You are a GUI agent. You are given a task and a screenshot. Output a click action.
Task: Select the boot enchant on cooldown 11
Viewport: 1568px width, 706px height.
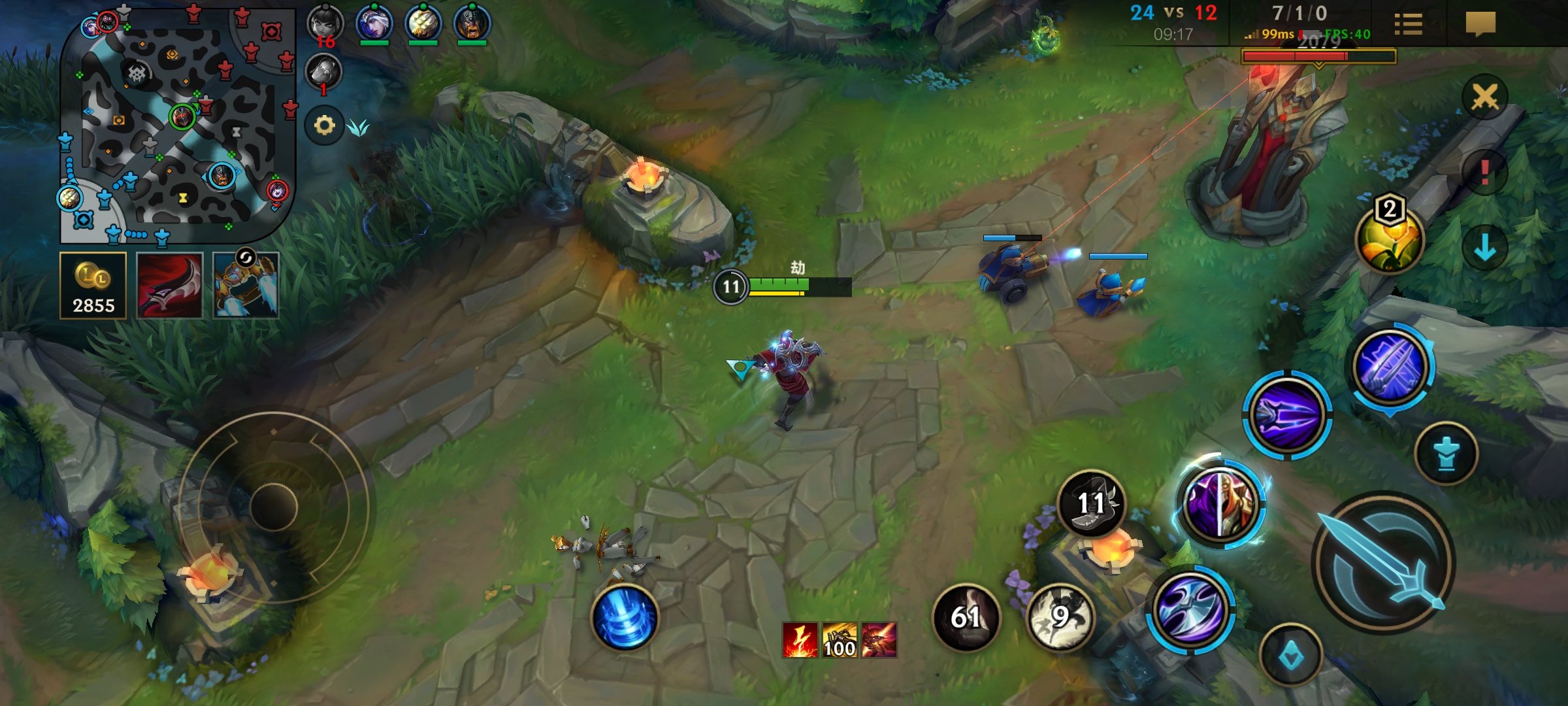1091,503
